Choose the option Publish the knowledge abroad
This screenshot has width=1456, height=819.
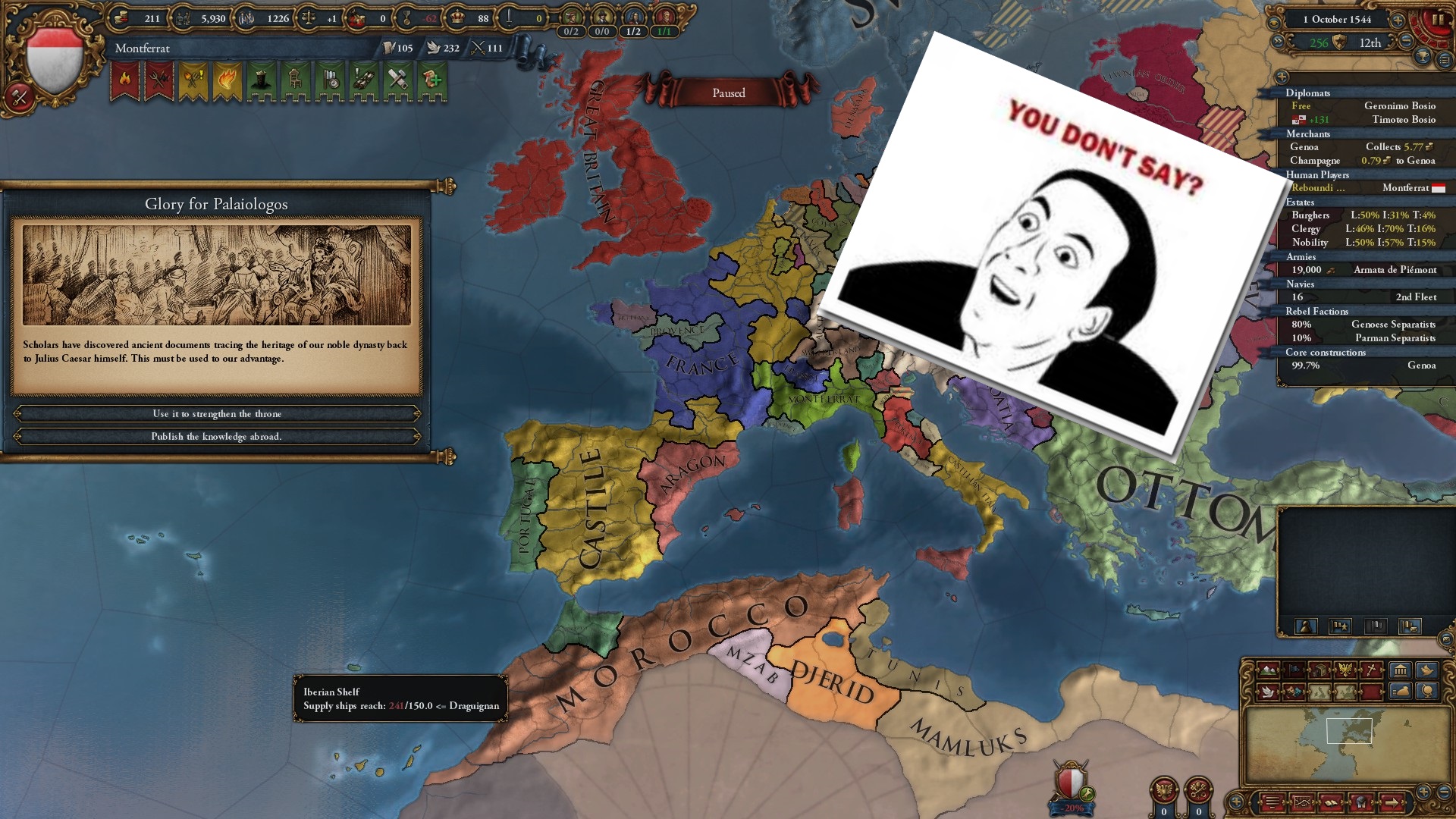tap(218, 437)
